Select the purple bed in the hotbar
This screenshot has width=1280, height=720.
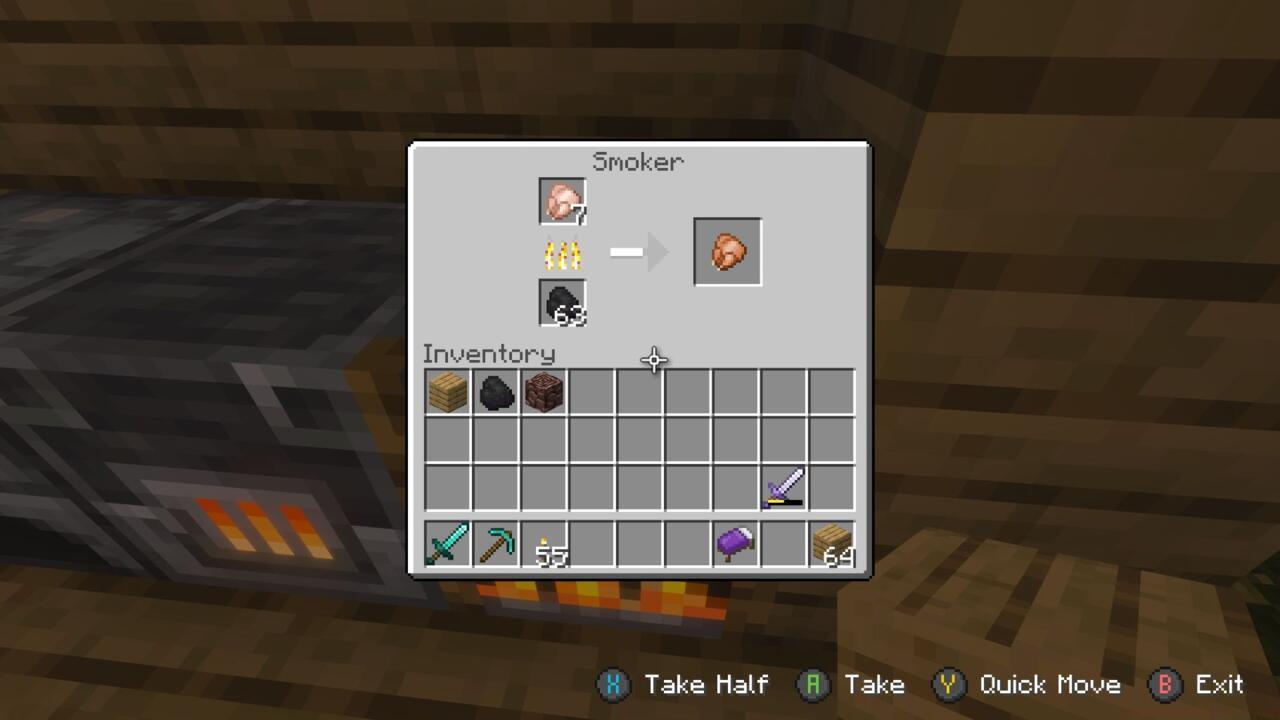[736, 543]
